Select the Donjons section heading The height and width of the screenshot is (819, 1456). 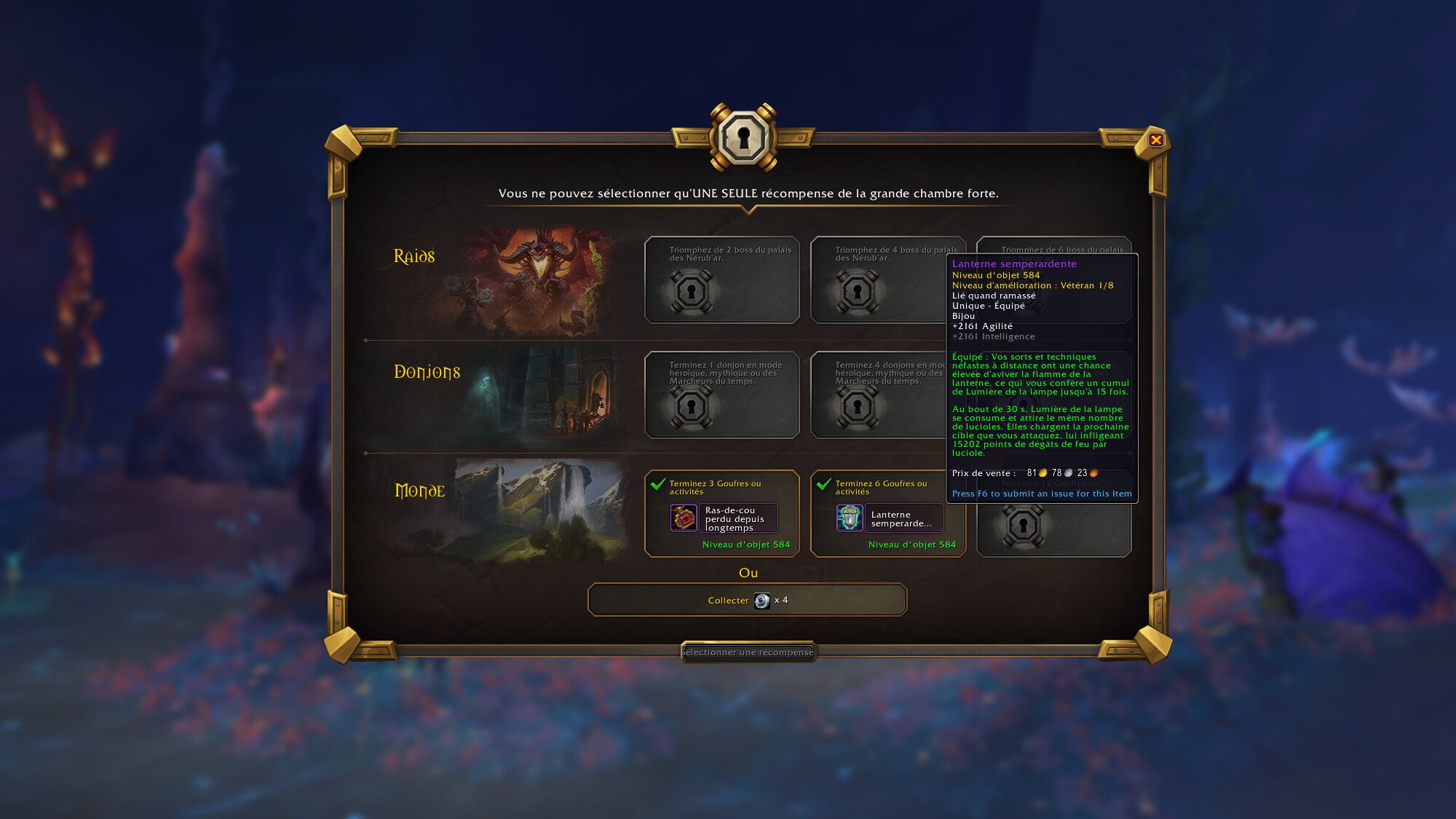(426, 373)
